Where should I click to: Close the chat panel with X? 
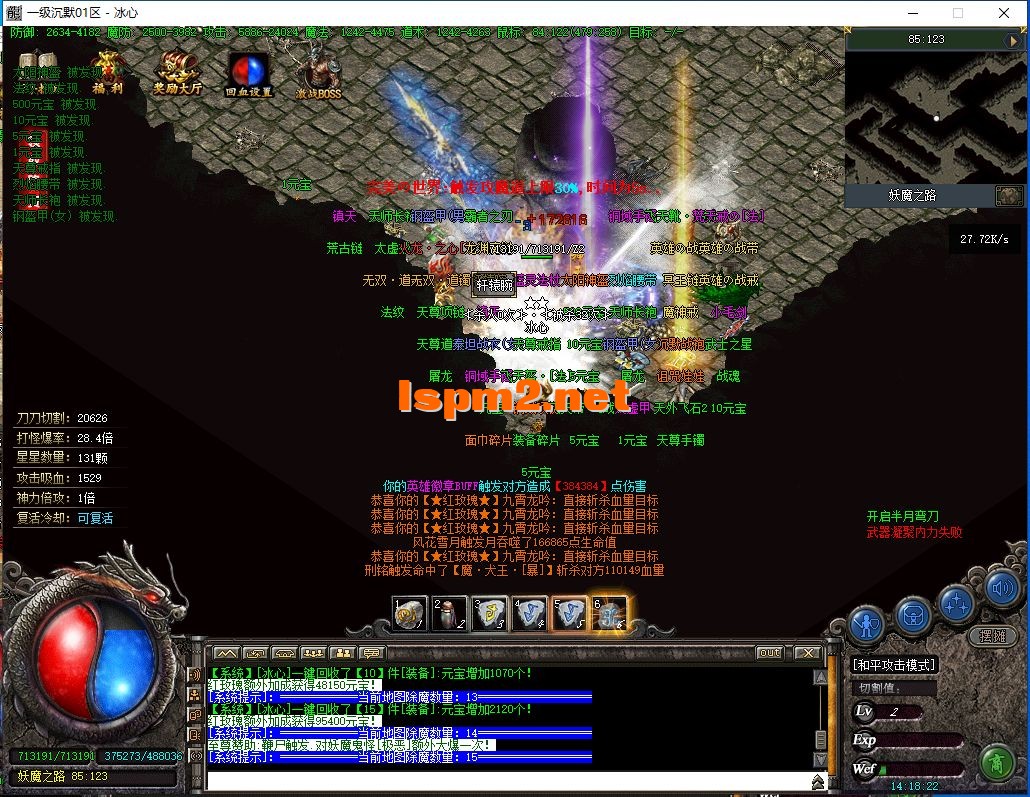[x=809, y=653]
